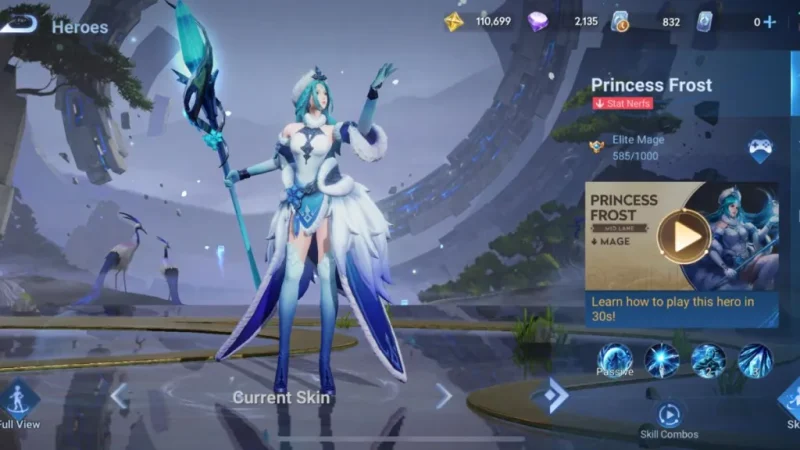View the Passive skill icon
The width and height of the screenshot is (800, 450).
point(615,360)
